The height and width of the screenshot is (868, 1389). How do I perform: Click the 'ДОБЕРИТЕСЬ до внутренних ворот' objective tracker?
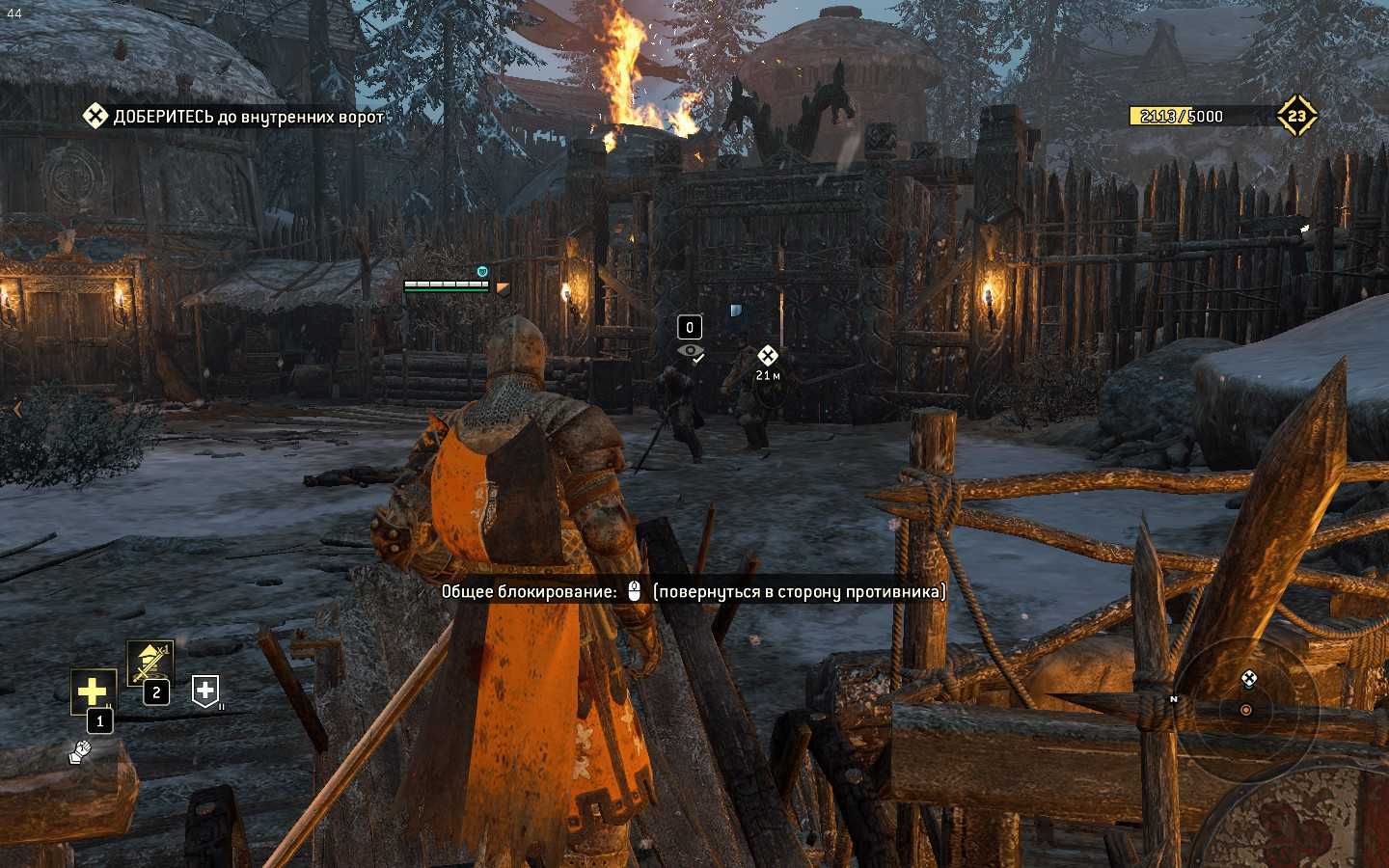pos(233,117)
